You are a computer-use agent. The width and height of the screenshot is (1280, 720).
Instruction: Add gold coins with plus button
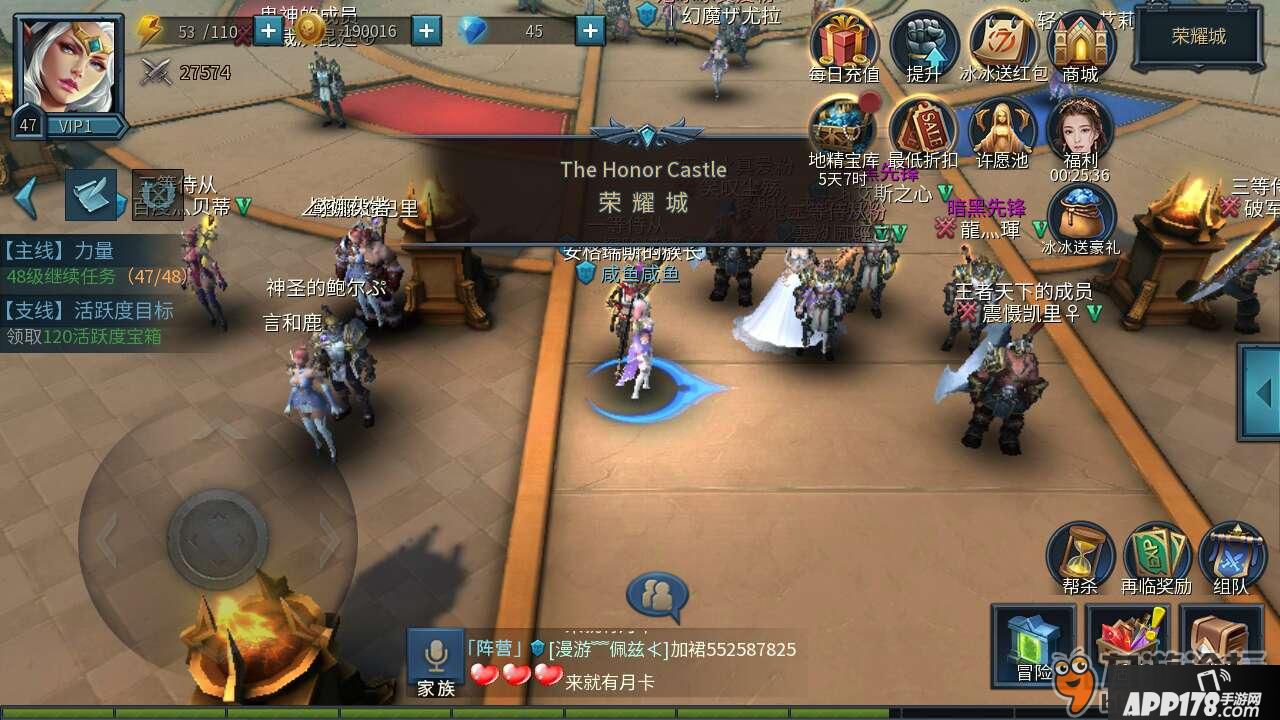[427, 31]
